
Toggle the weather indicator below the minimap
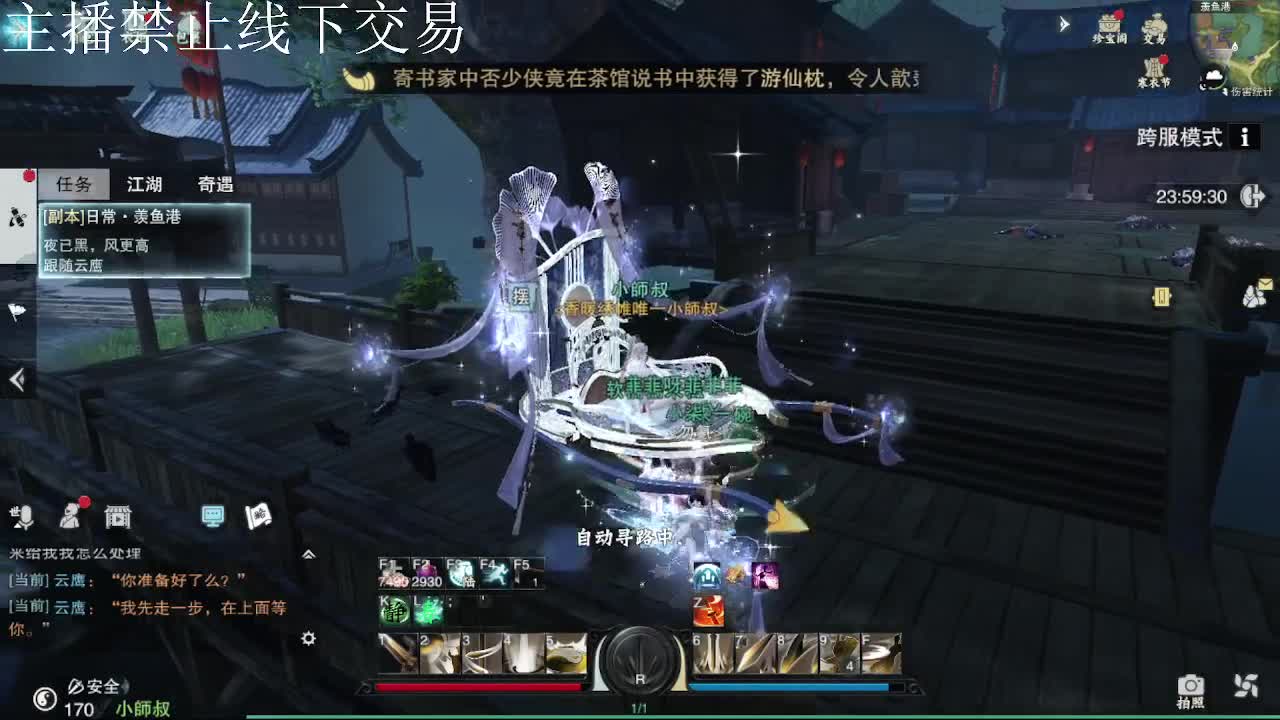pyautogui.click(x=1213, y=75)
